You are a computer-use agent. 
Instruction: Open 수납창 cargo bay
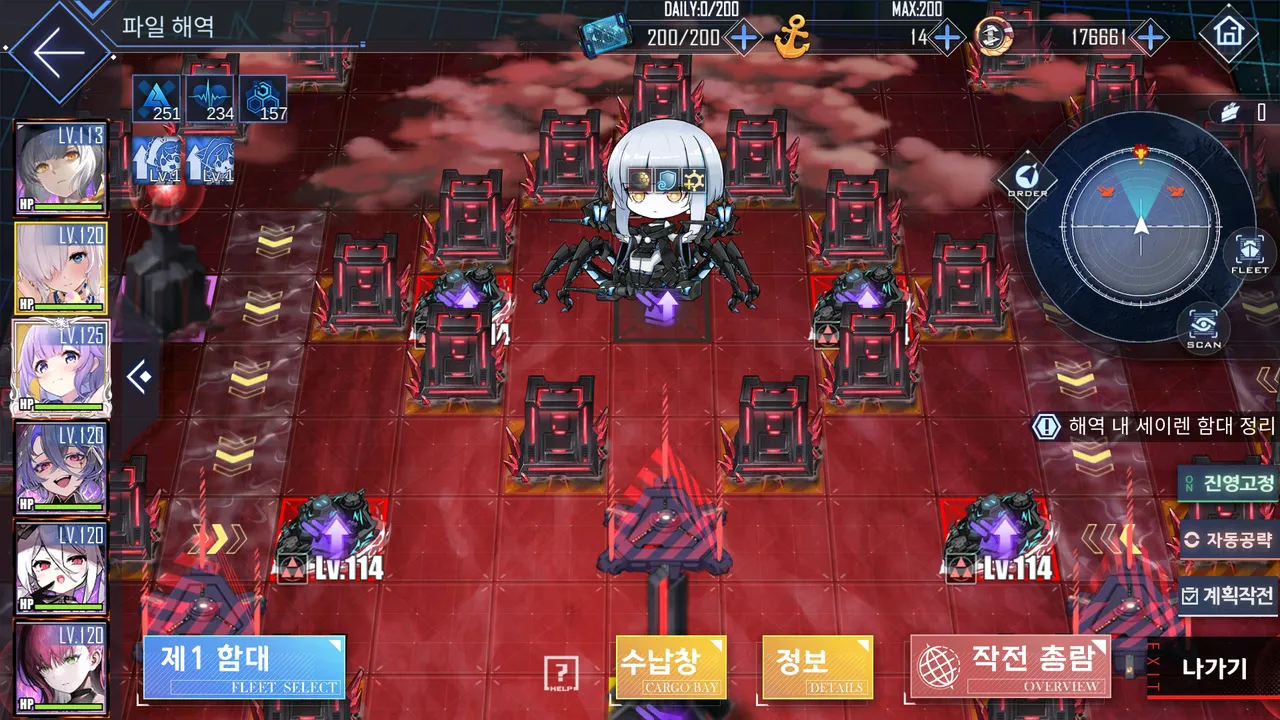click(670, 667)
